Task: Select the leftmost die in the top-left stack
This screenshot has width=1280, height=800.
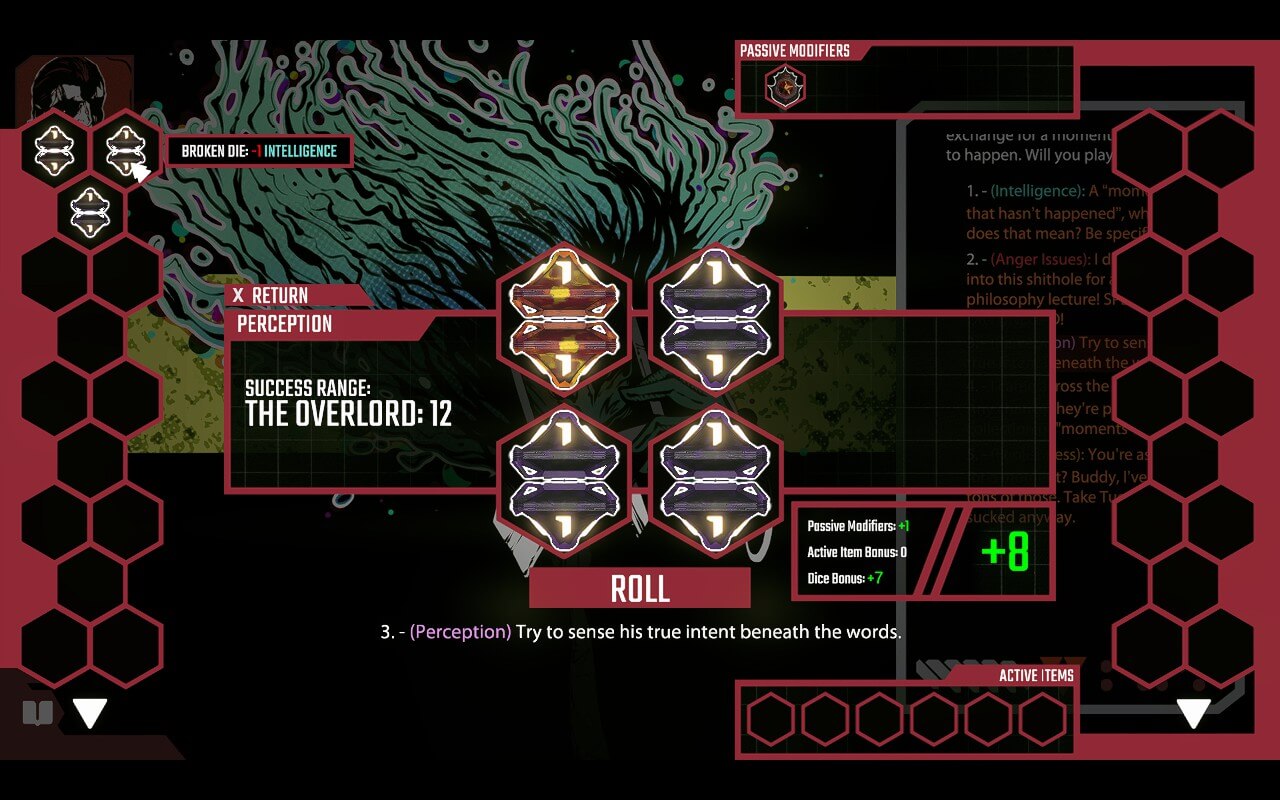Action: coord(53,150)
